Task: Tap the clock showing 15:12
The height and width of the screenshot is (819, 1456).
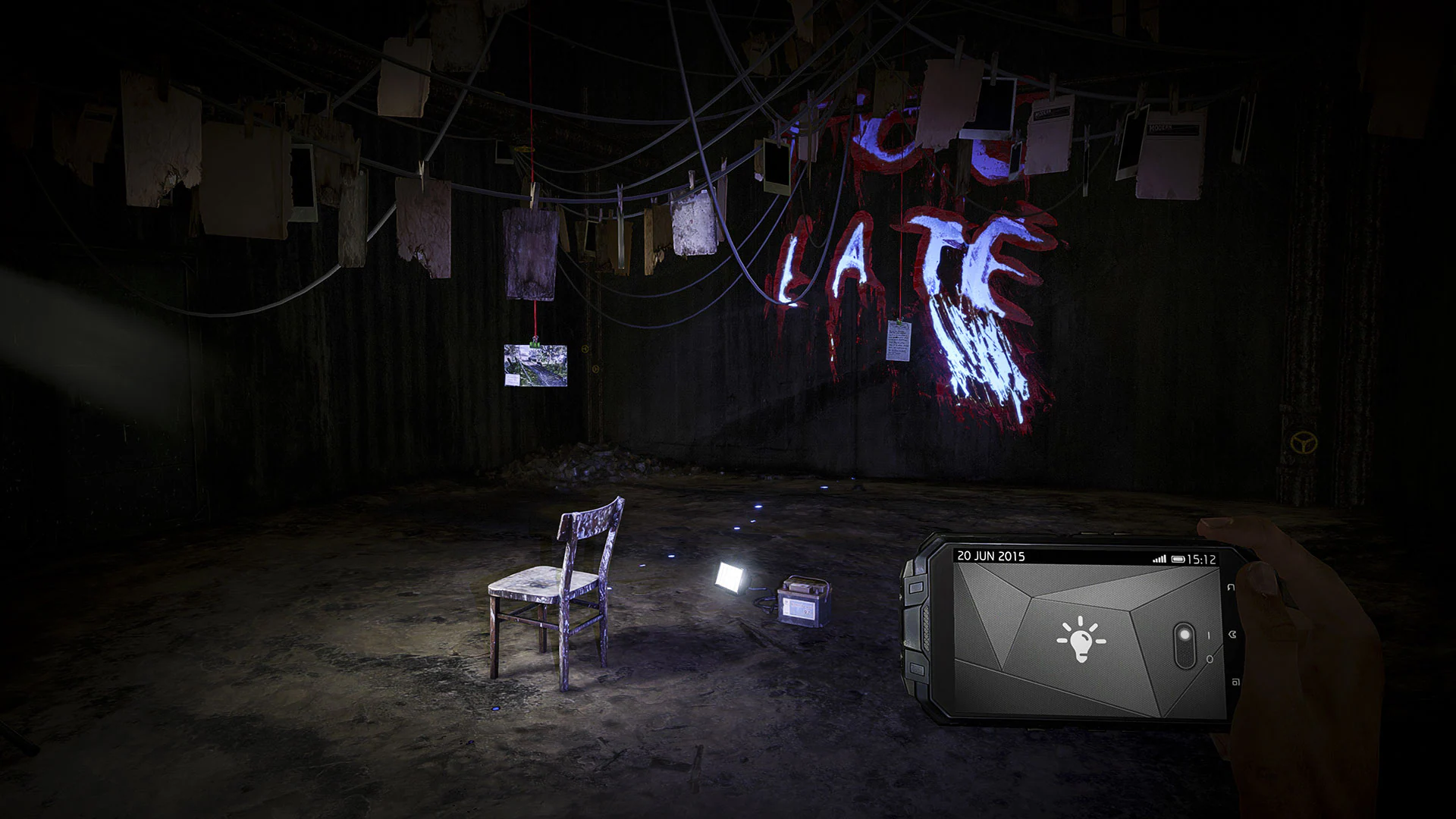Action: [x=1201, y=559]
